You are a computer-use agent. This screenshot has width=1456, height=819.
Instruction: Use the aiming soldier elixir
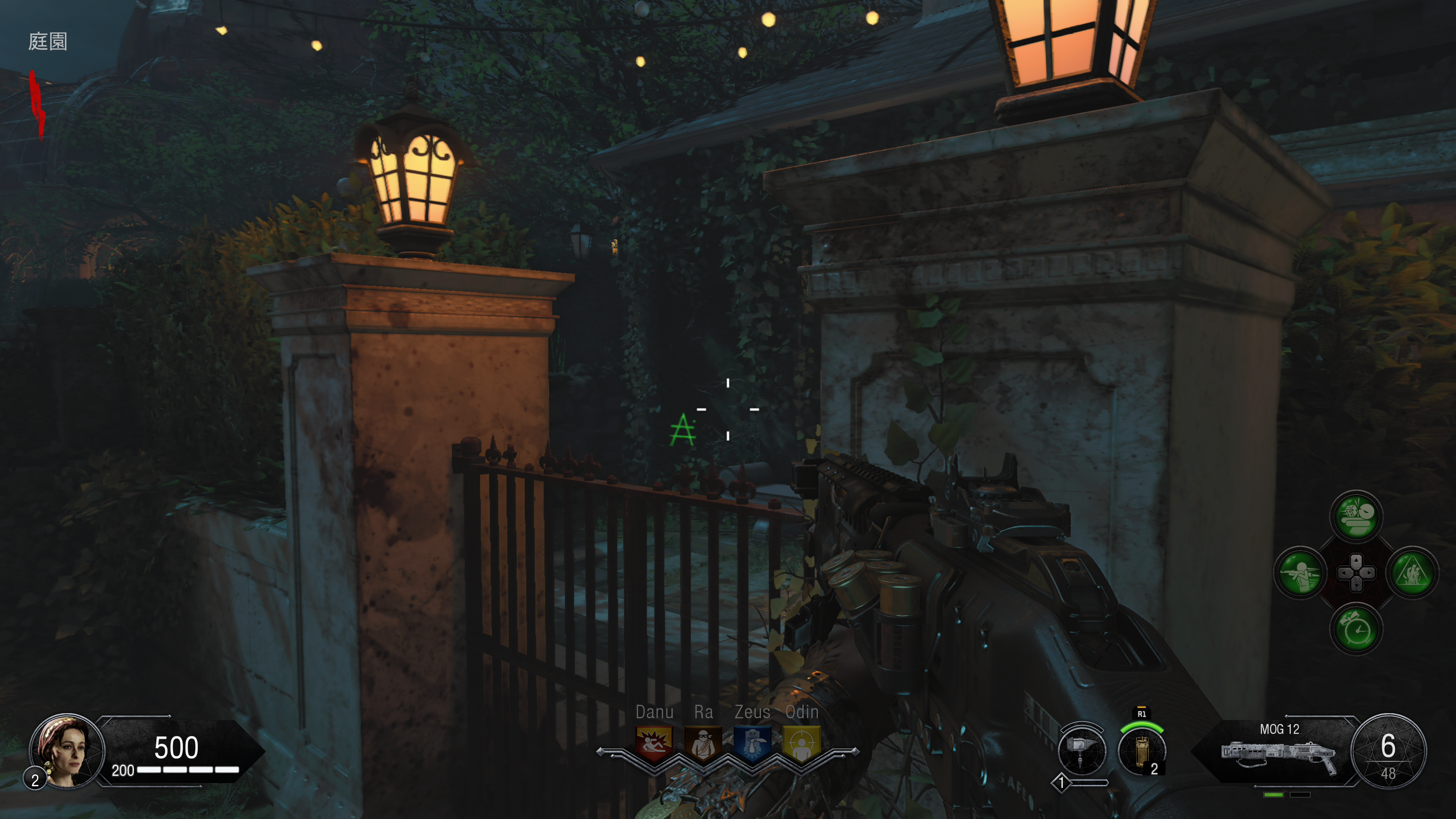click(x=1300, y=573)
